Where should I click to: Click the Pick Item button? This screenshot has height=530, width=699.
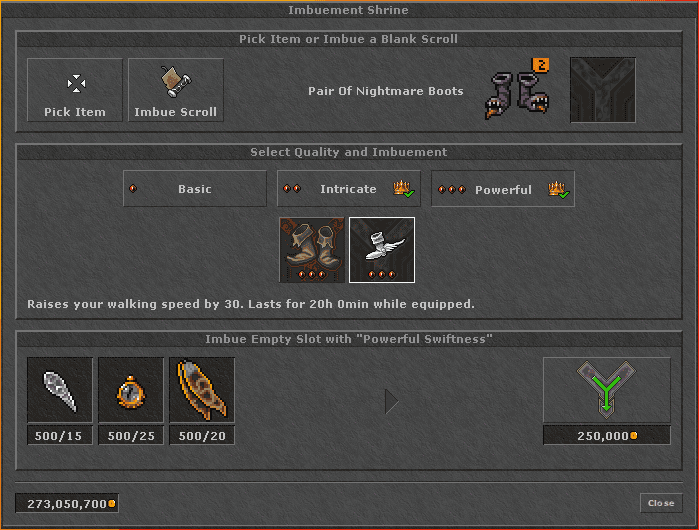coord(75,90)
